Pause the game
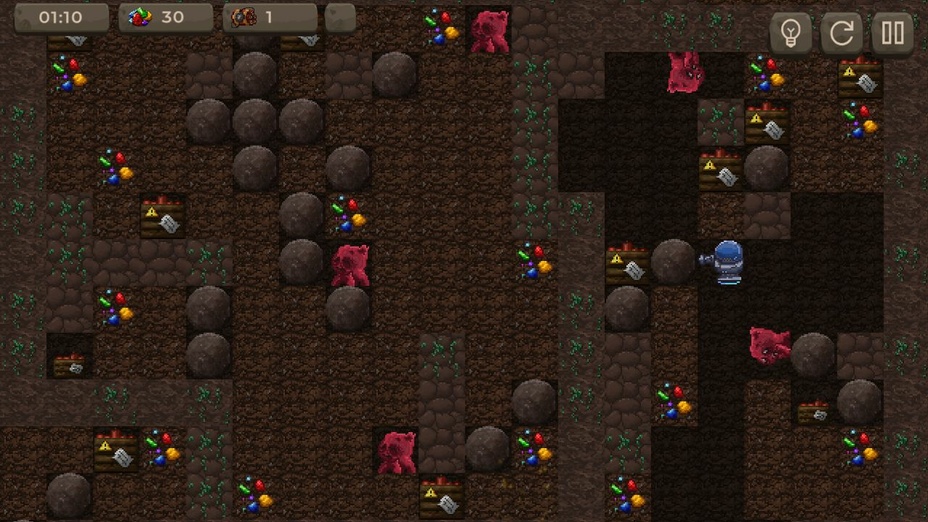 coord(892,34)
